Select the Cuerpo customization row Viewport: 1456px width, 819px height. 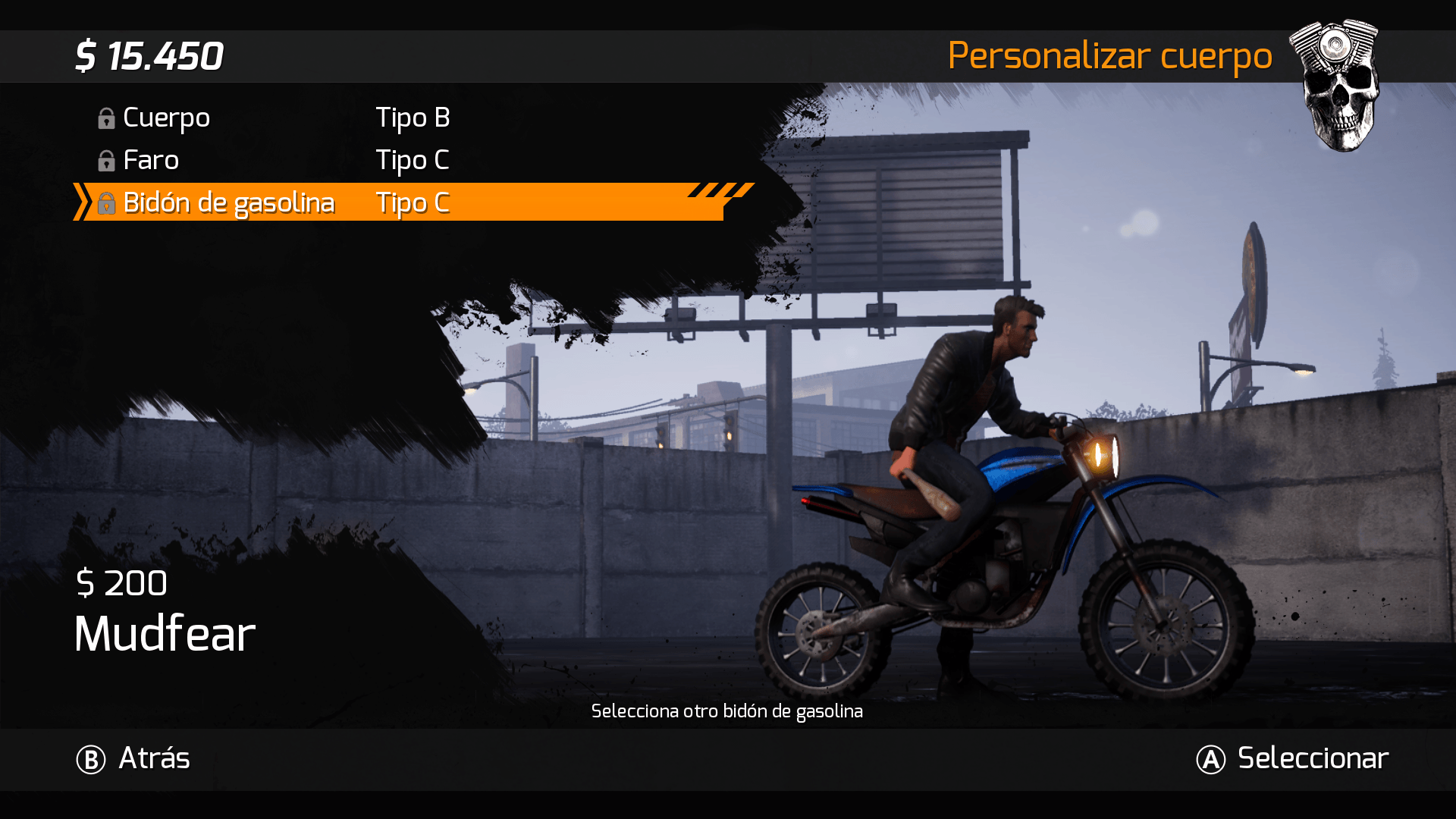tap(166, 118)
